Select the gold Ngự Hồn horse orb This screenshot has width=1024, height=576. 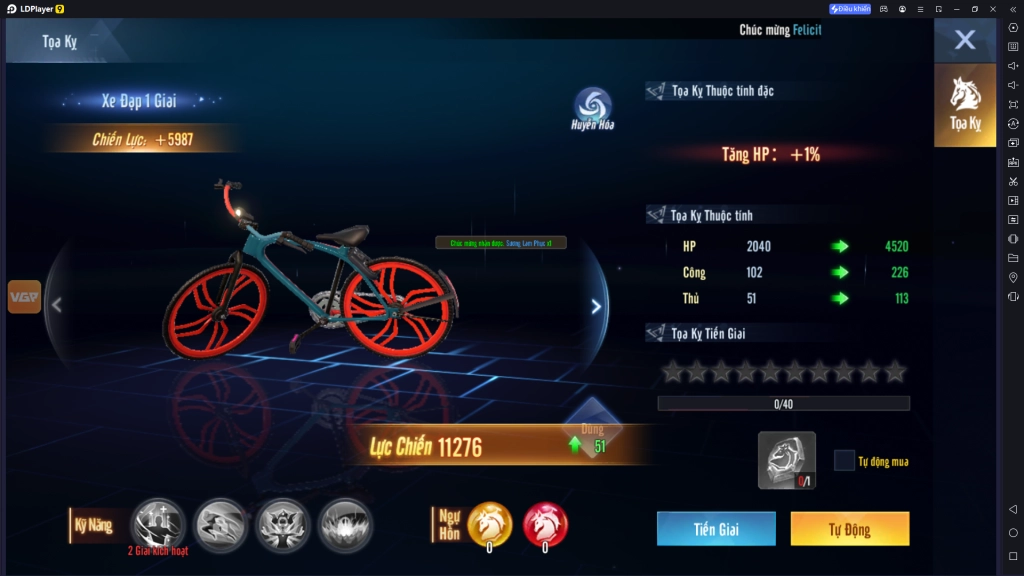[490, 524]
